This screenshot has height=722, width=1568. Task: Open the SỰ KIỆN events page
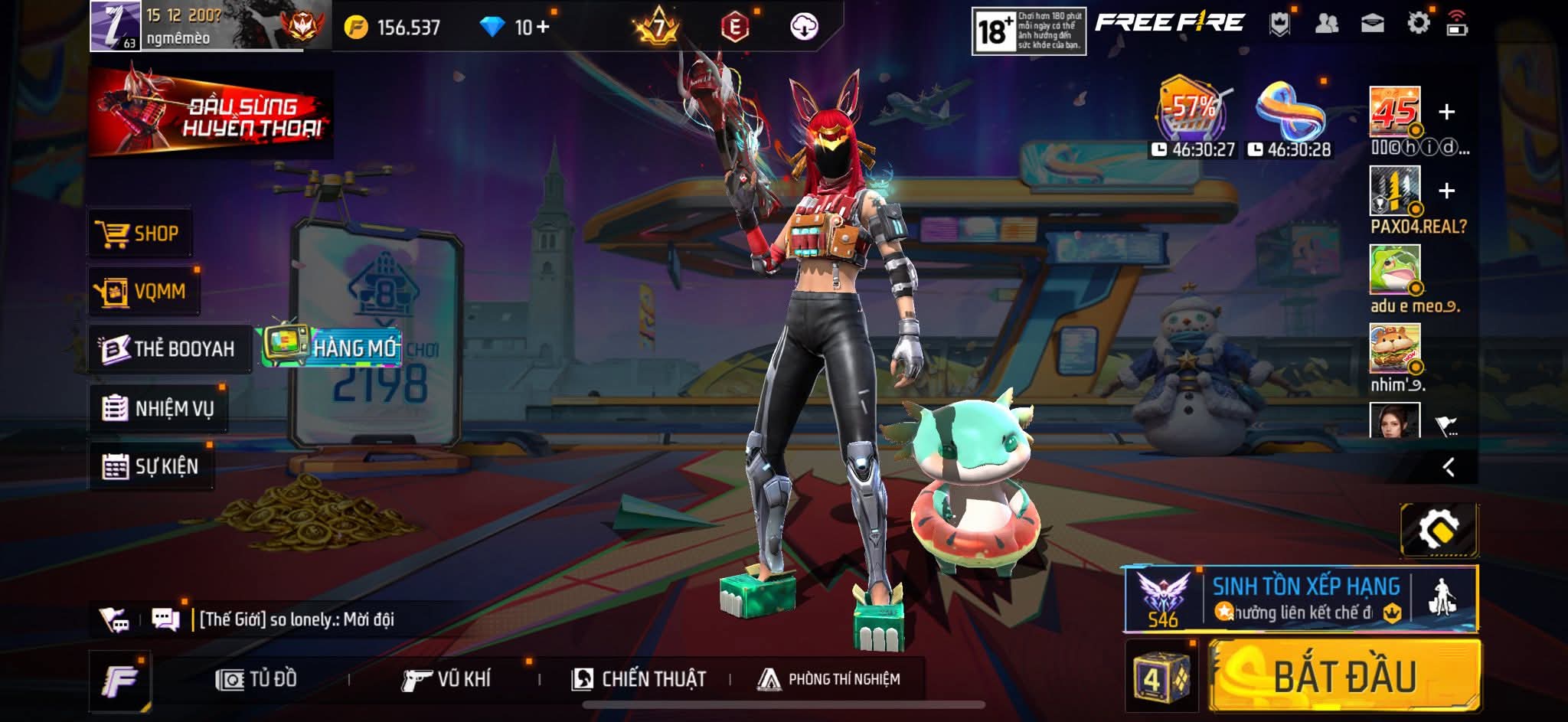coord(151,466)
